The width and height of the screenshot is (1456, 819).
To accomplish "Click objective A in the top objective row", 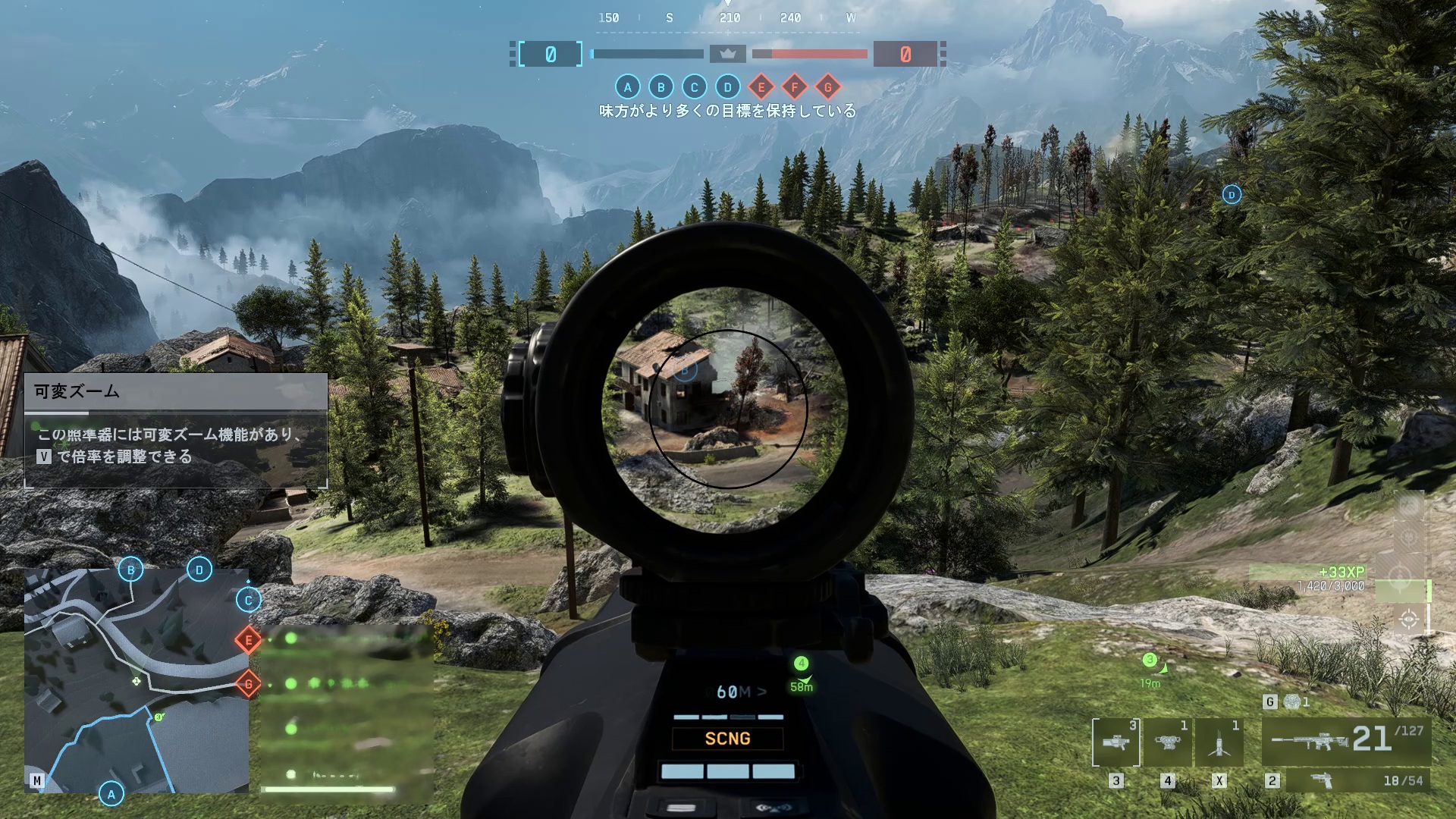I will (627, 87).
